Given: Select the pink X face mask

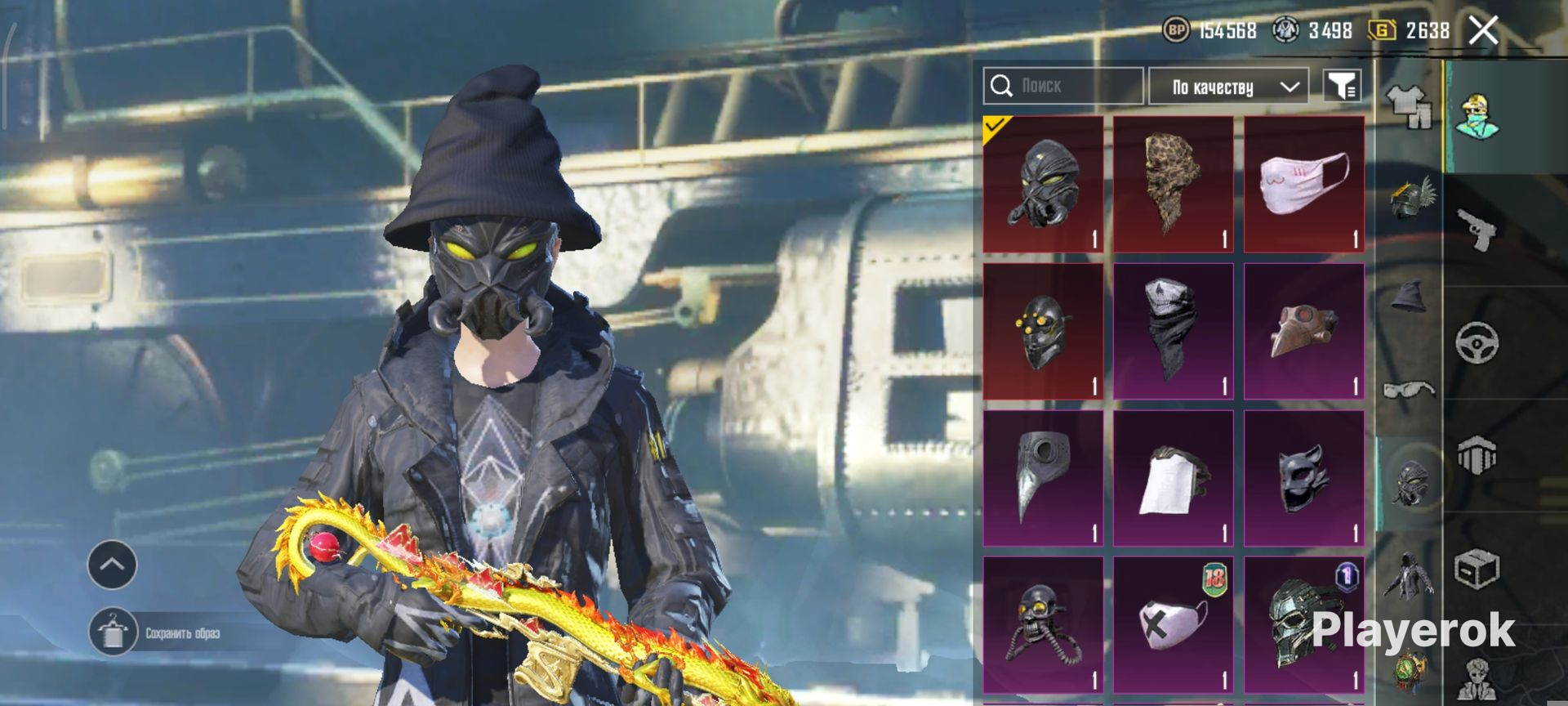Looking at the screenshot, I should tap(1173, 625).
